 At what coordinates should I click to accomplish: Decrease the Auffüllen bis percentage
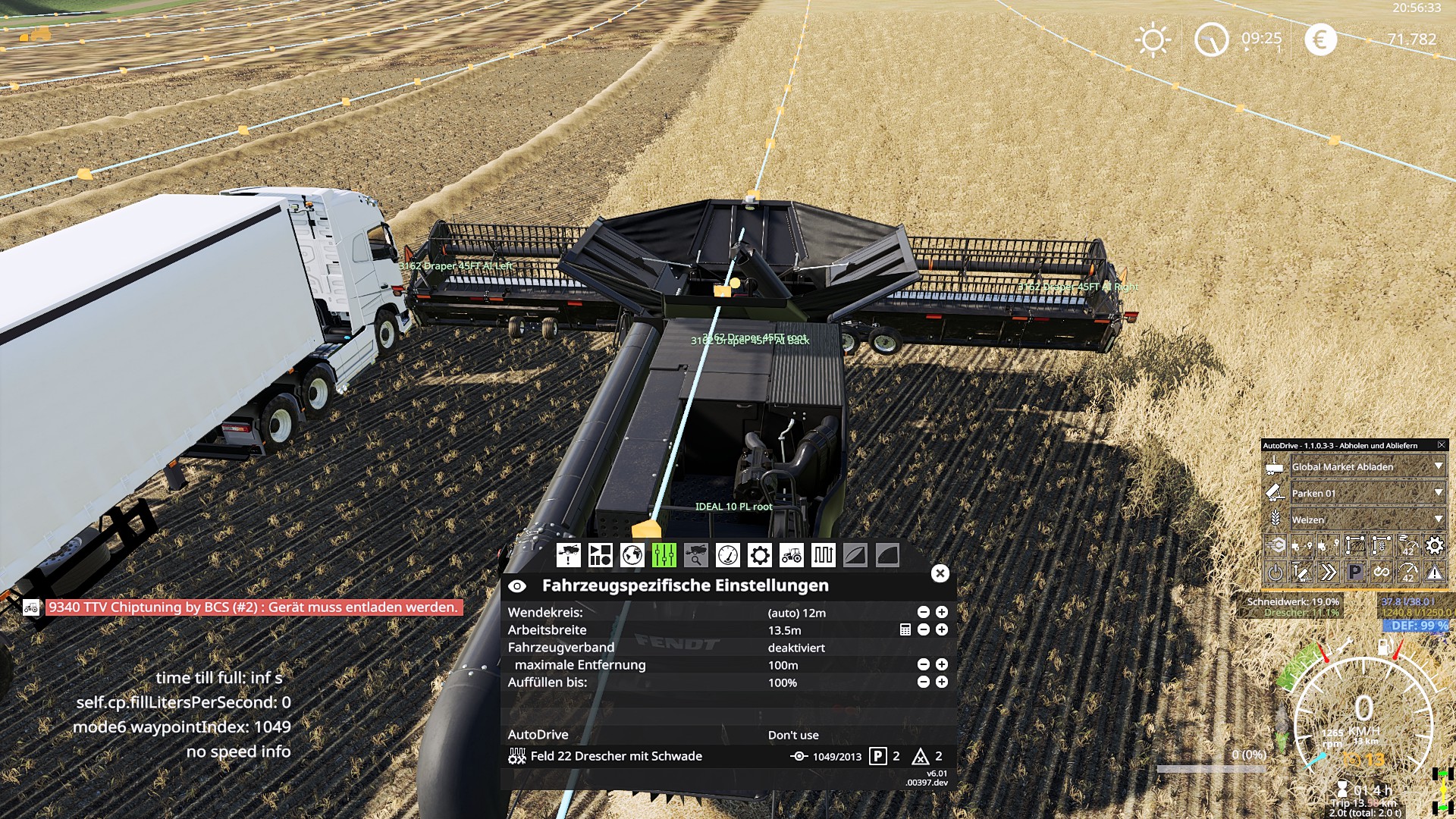tap(923, 682)
